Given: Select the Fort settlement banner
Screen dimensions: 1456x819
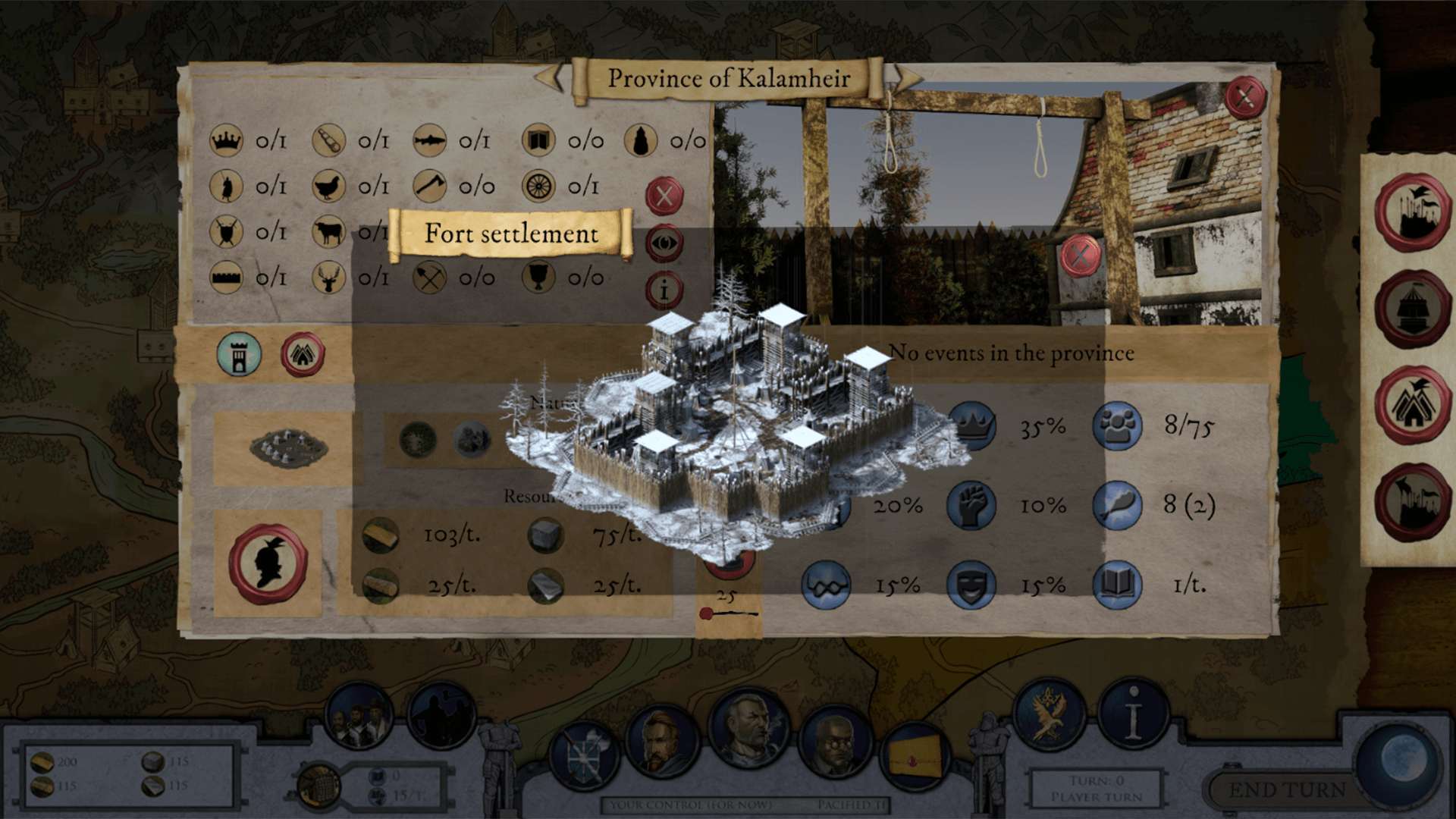Looking at the screenshot, I should pos(510,234).
